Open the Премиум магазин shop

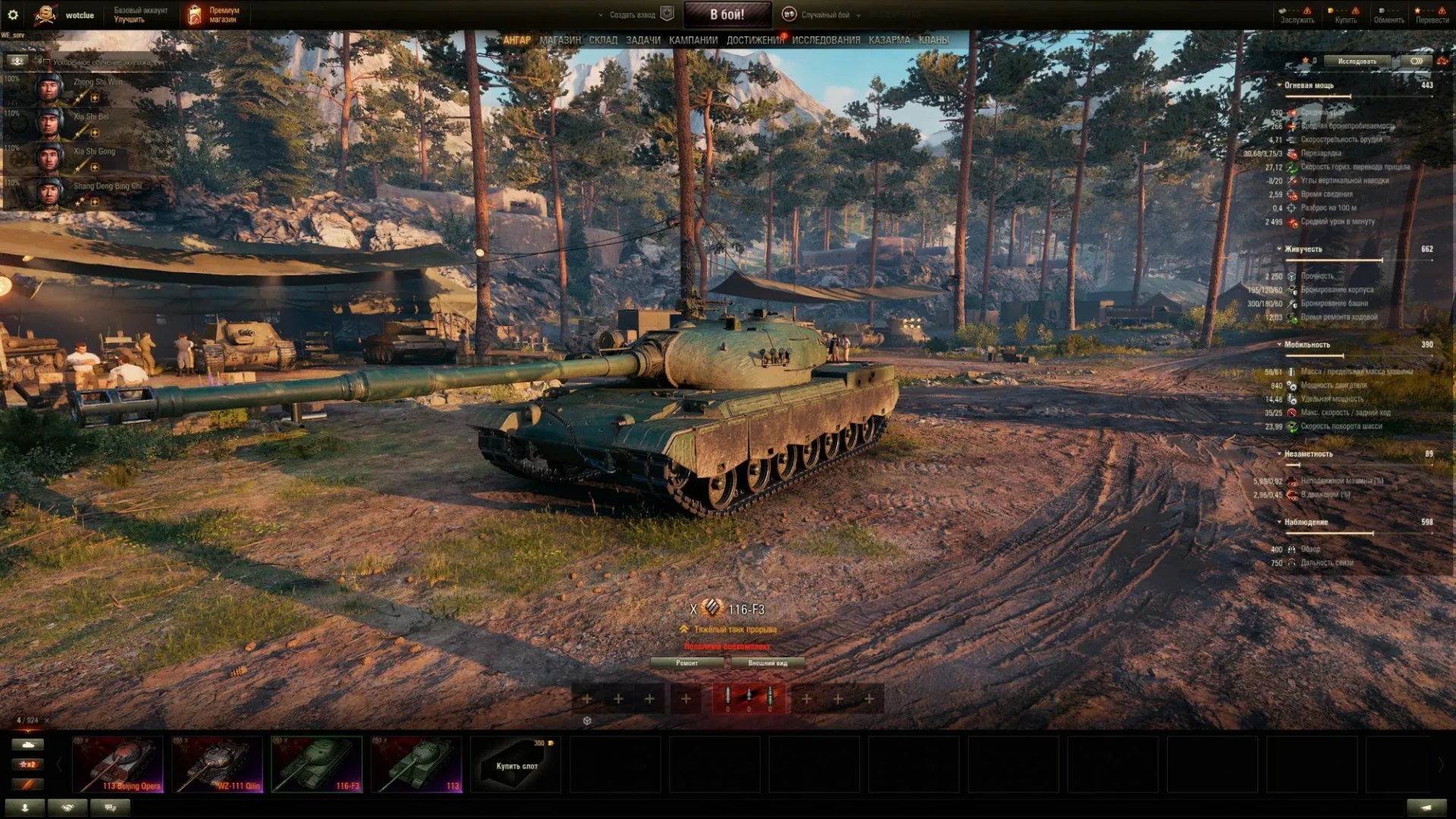pyautogui.click(x=214, y=14)
